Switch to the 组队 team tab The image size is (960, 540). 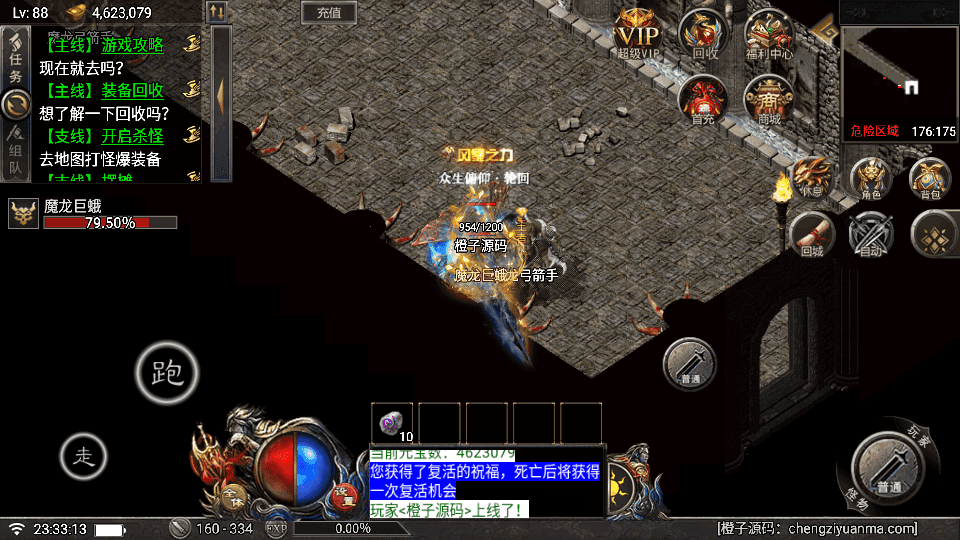[x=16, y=150]
